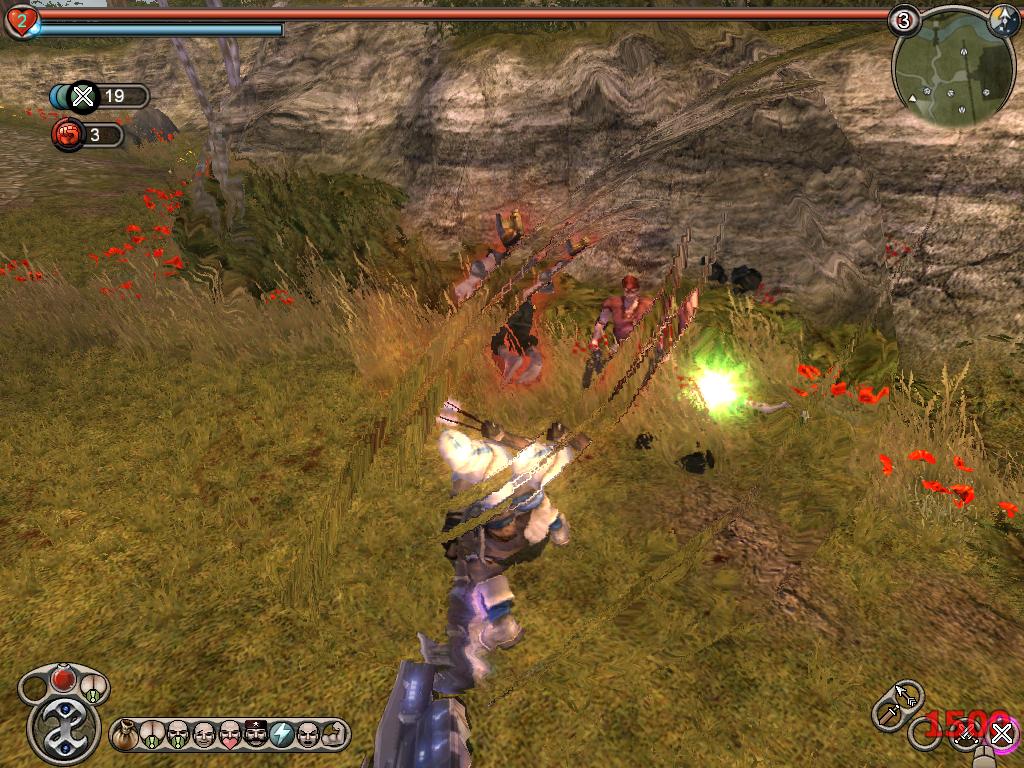
Task: Select the pirate hat bearded face expression
Action: 256,735
